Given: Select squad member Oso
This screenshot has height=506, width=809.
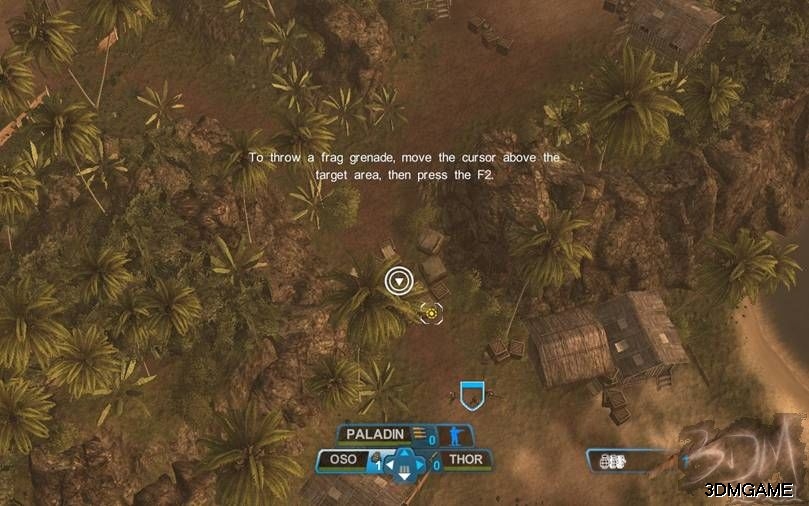Looking at the screenshot, I should click(x=343, y=460).
